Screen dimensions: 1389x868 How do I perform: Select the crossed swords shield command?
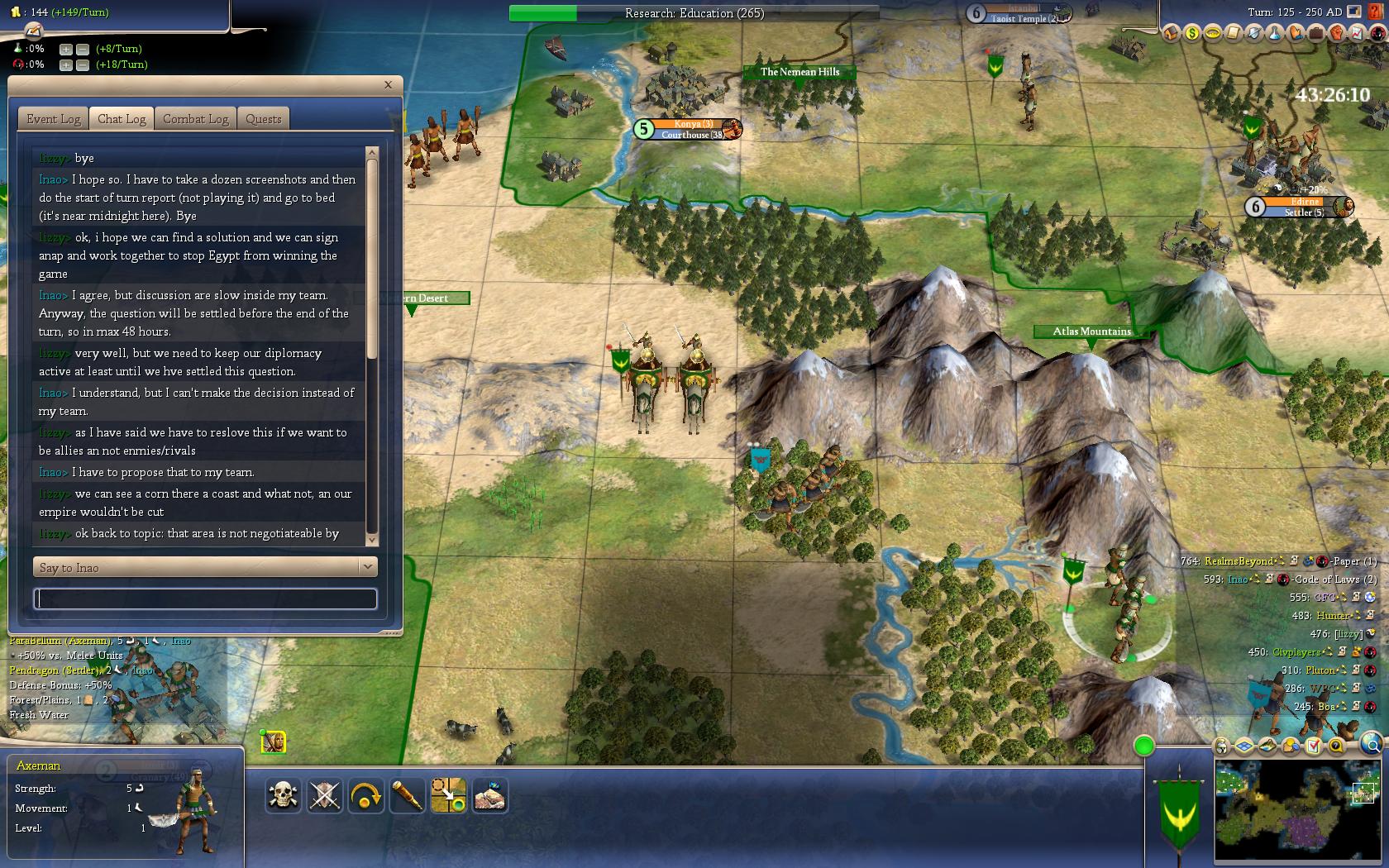tap(325, 796)
